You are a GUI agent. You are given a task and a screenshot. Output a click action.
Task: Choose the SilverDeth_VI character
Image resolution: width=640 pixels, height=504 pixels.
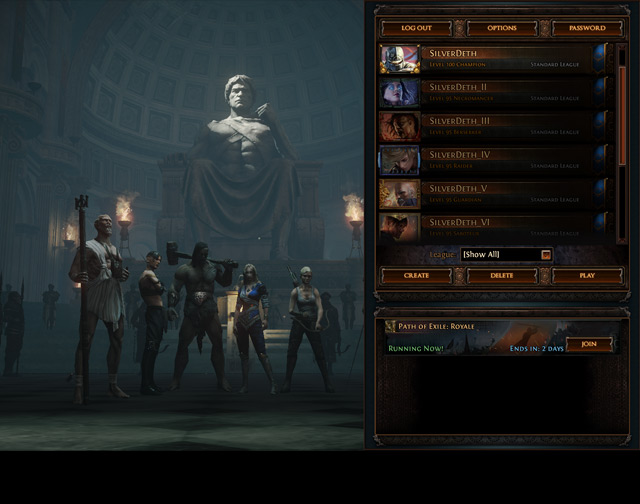pos(493,226)
